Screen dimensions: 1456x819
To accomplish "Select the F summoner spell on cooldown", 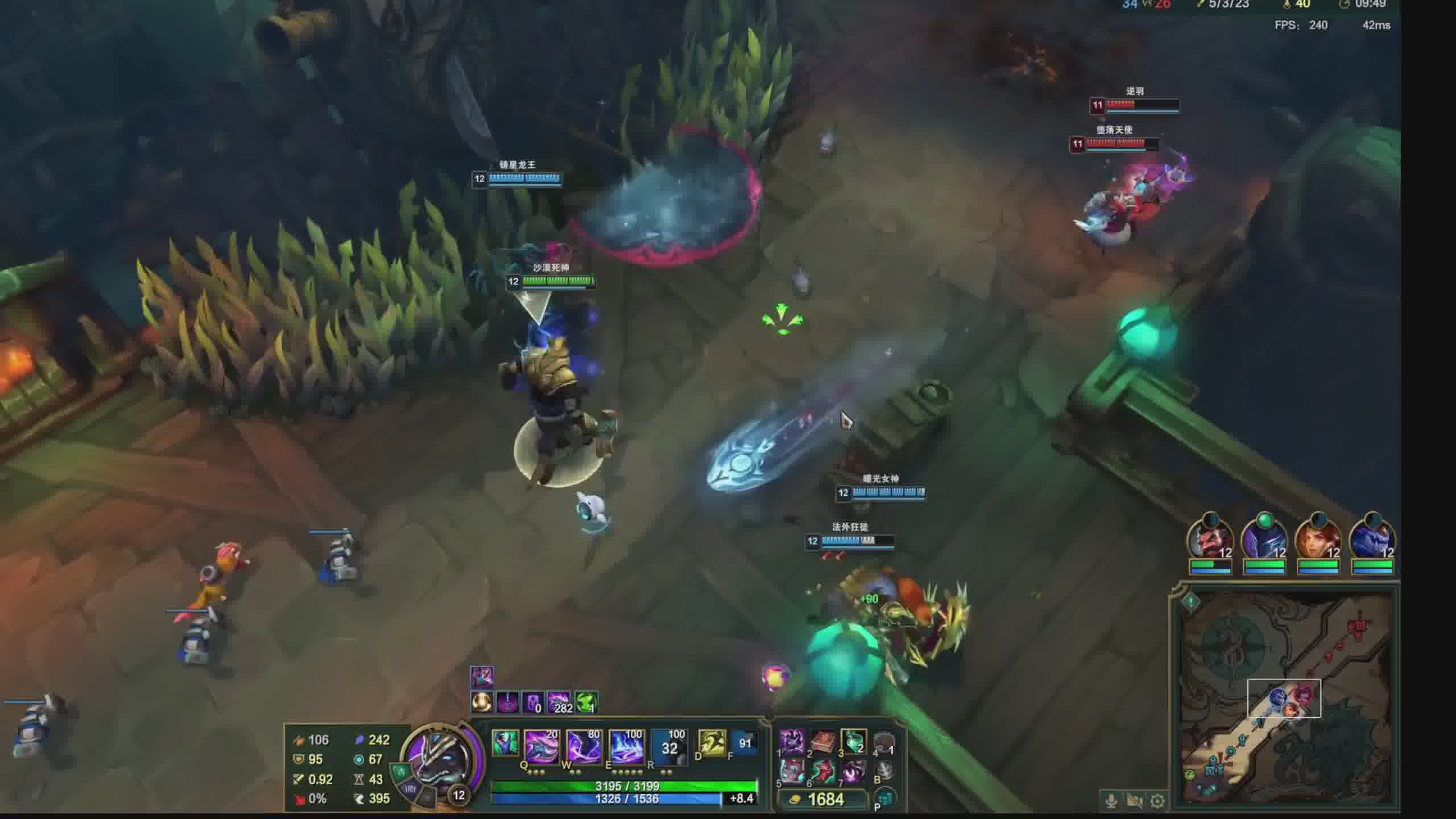I will pos(744,743).
